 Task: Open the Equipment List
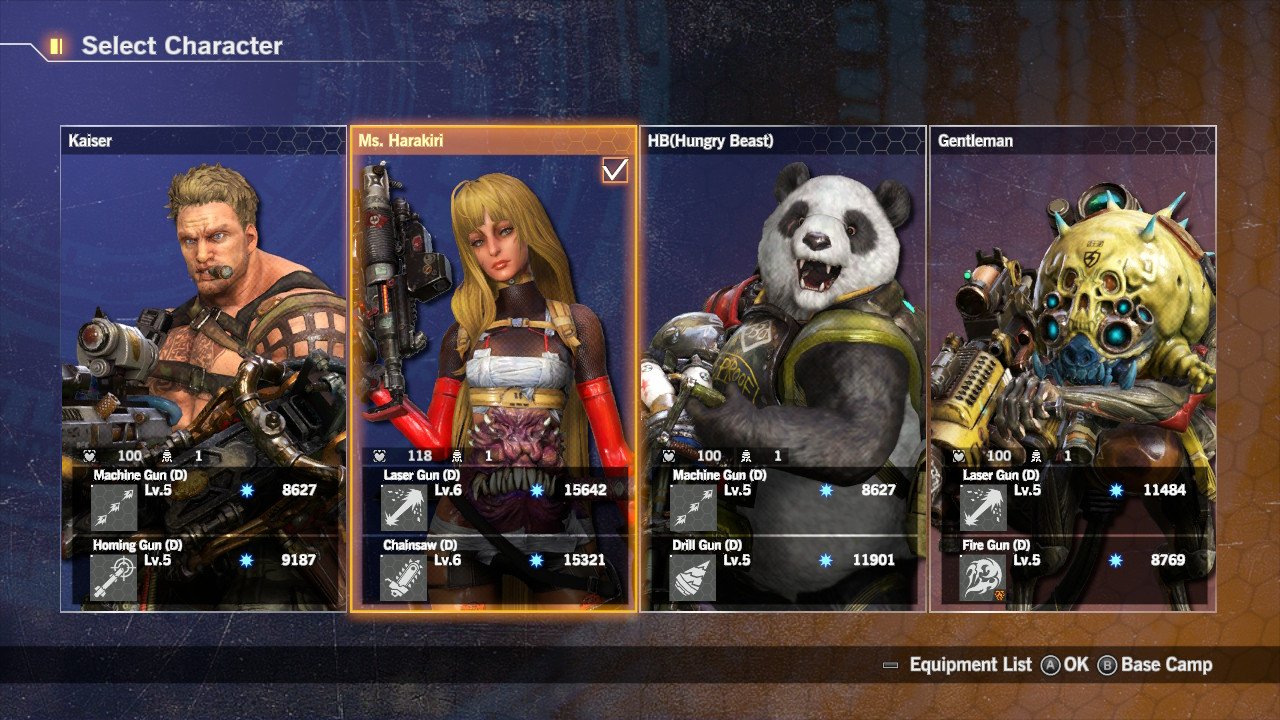coord(957,665)
